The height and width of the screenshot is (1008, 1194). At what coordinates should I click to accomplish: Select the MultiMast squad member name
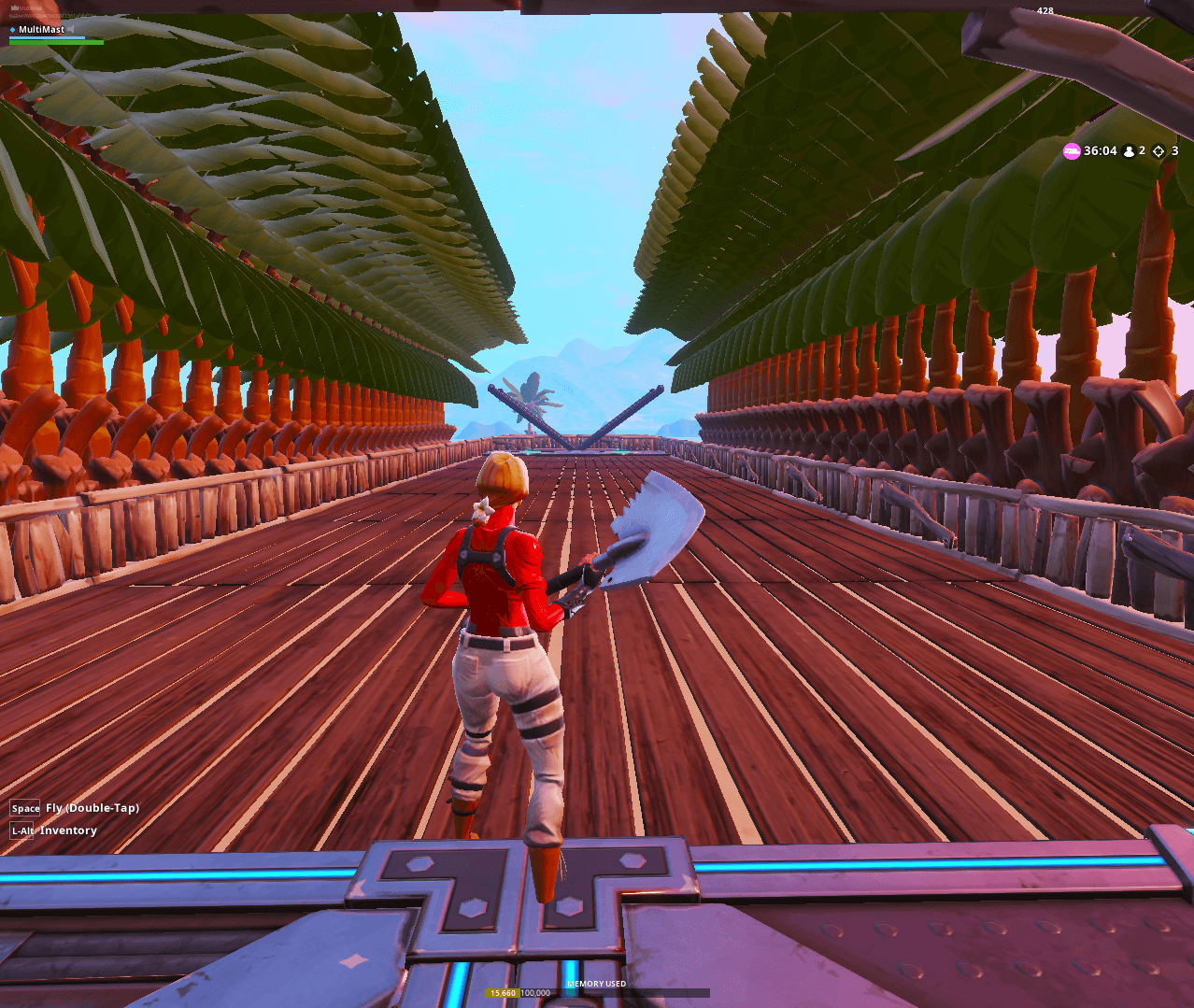click(x=41, y=30)
